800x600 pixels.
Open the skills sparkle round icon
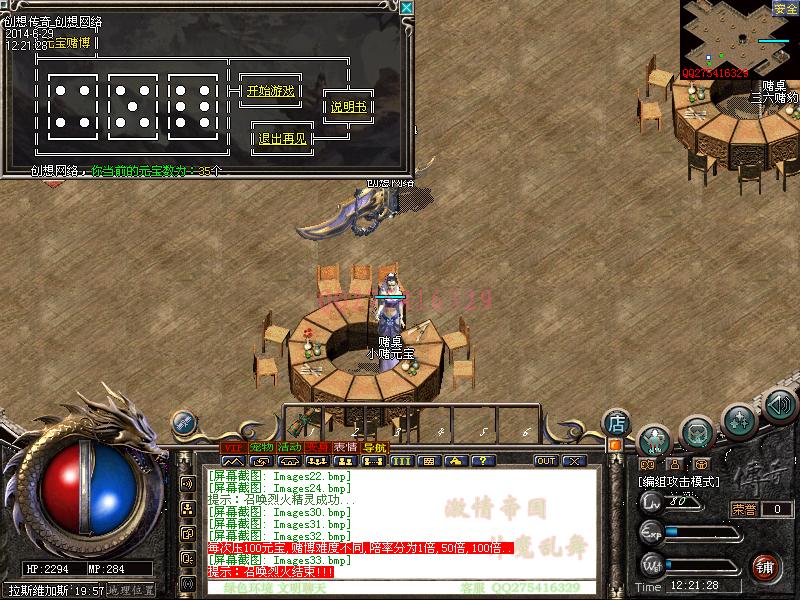click(x=739, y=418)
